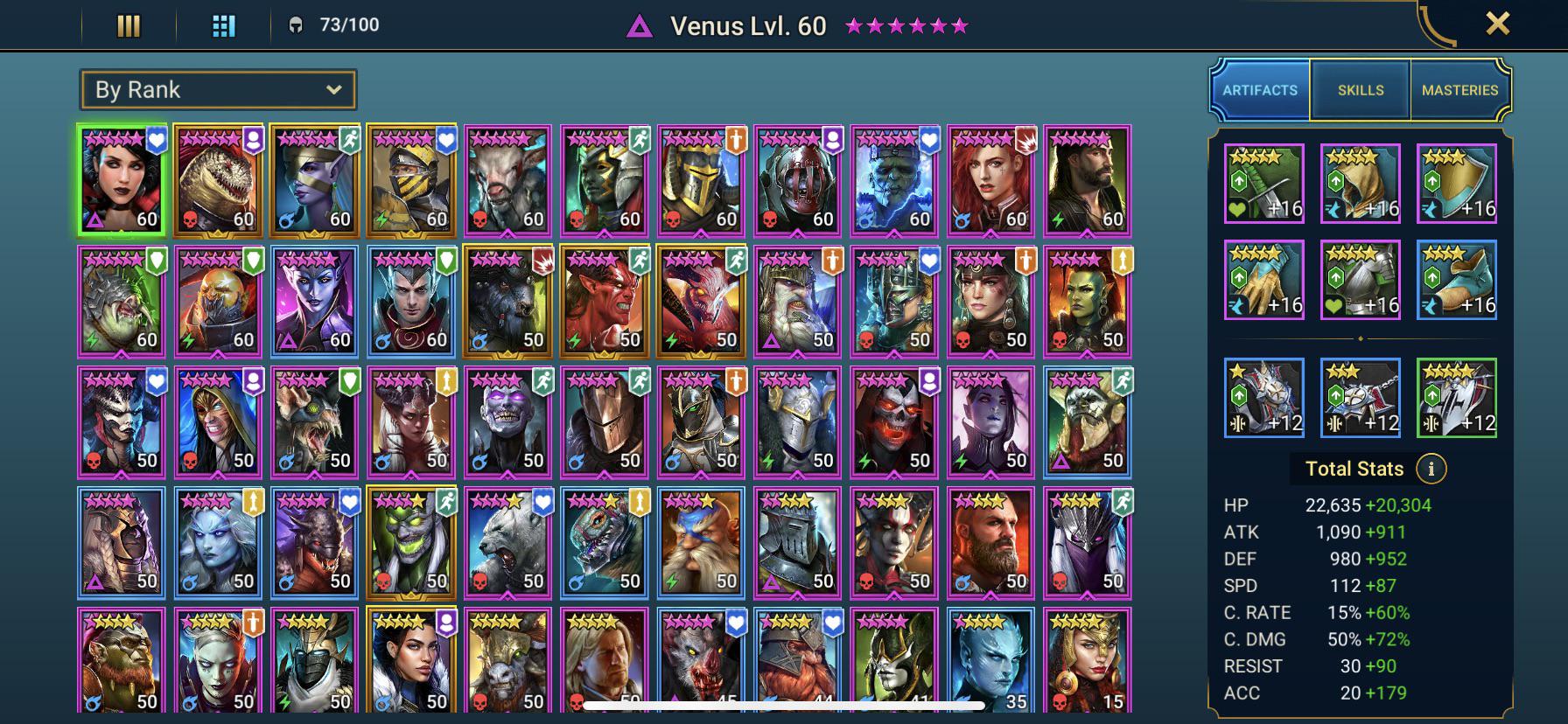
Task: Close the champion index screen
Action: (1498, 24)
